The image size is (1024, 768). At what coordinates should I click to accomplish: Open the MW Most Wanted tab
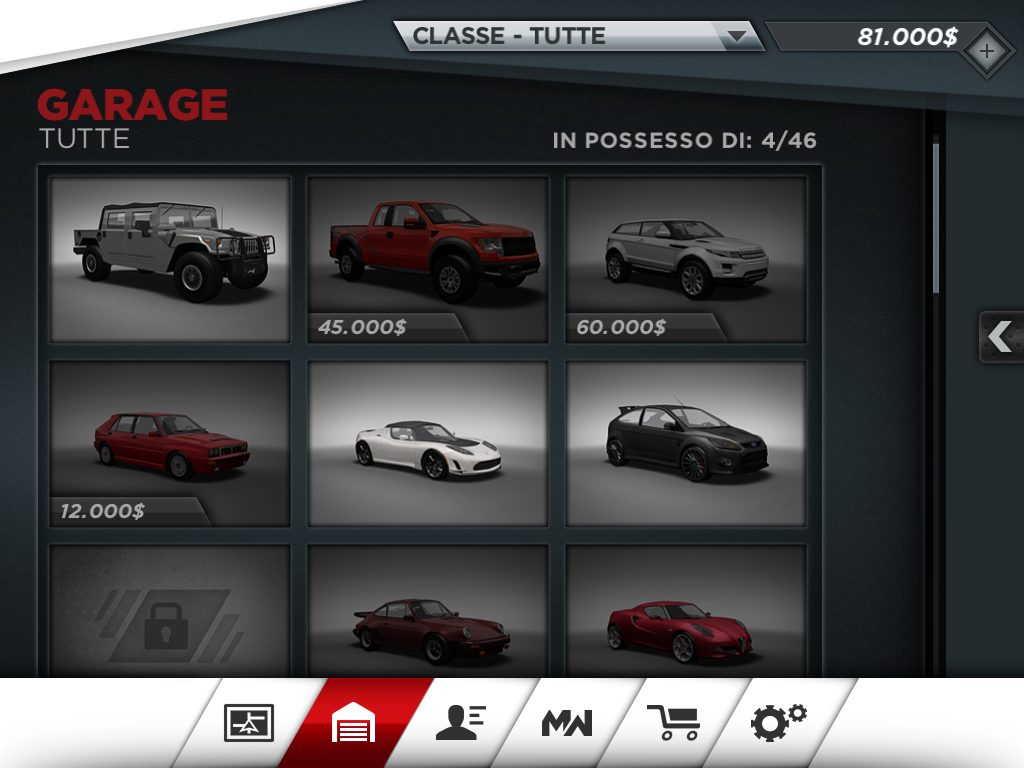pyautogui.click(x=567, y=723)
